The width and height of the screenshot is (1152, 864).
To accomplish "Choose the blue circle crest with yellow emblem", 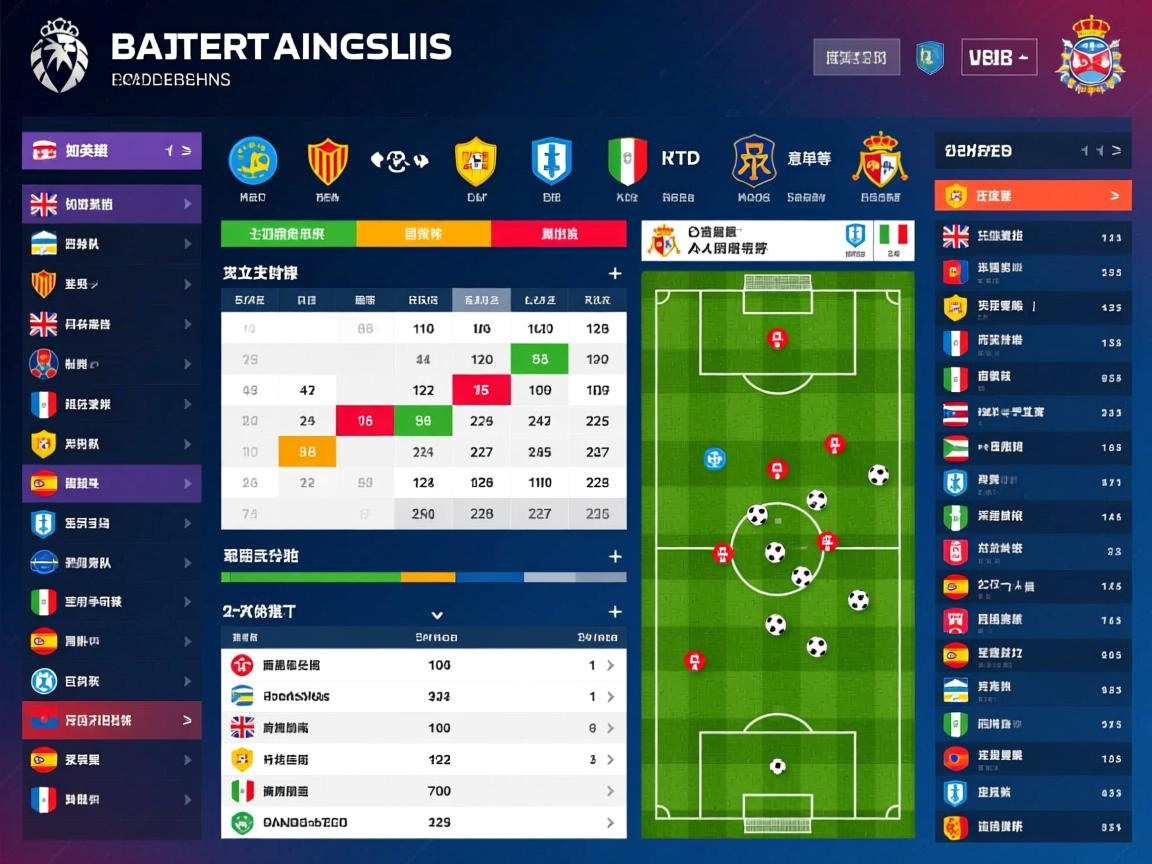I will click(253, 161).
